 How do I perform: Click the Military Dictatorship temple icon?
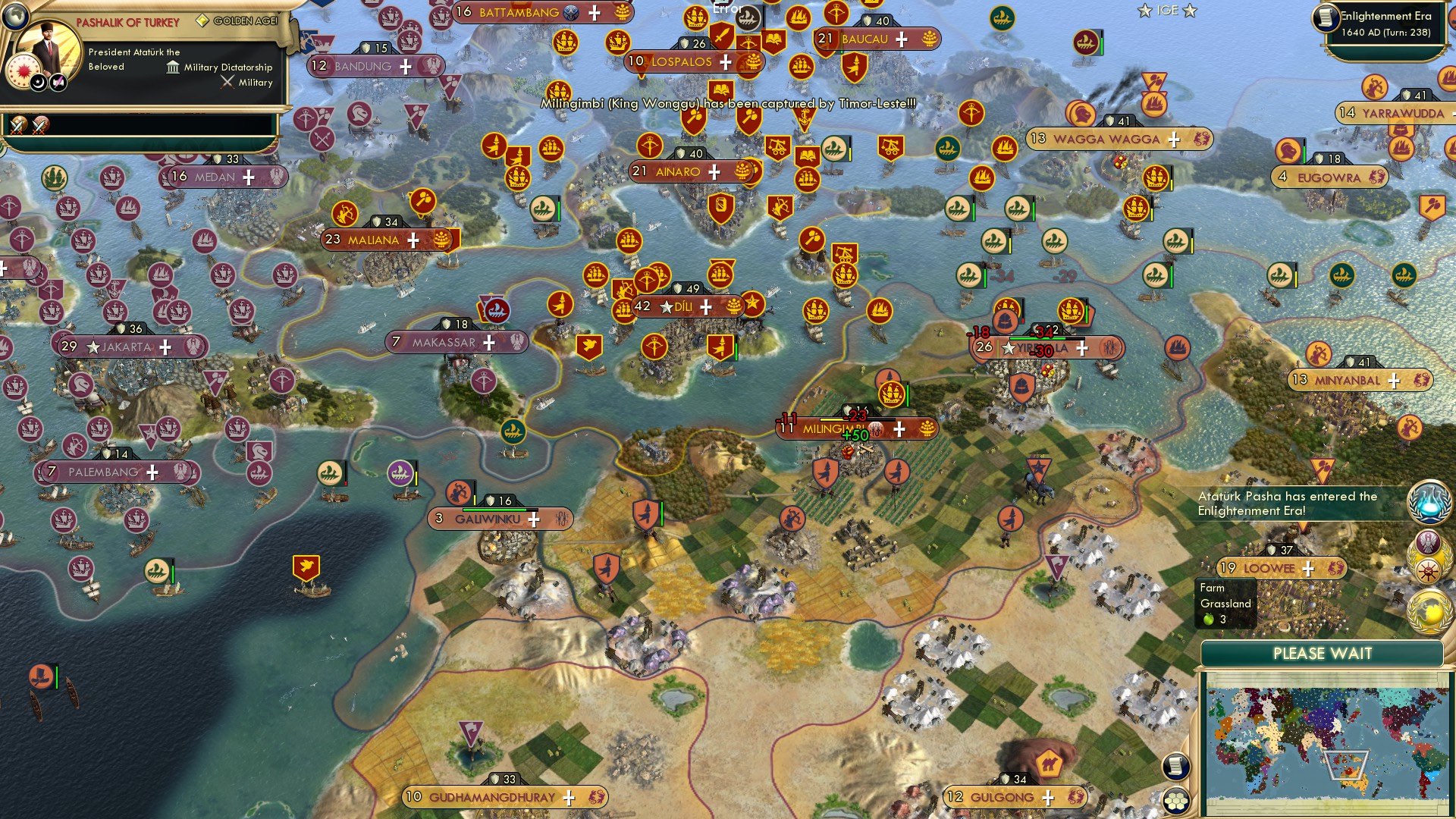[171, 67]
